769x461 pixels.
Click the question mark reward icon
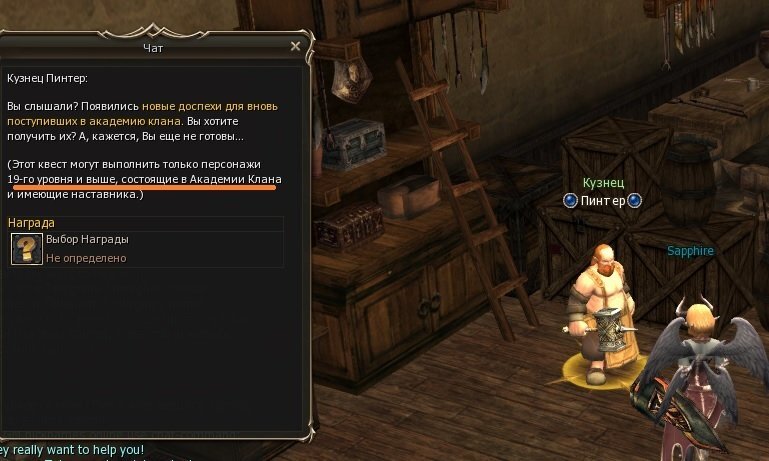[26, 249]
